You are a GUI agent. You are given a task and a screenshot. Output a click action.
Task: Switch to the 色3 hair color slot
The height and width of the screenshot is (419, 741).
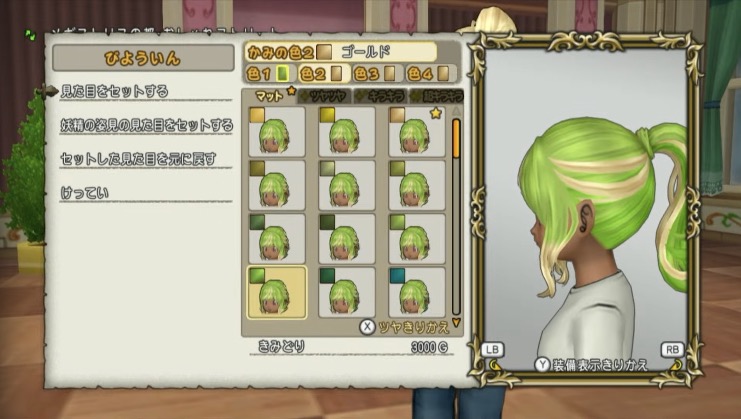point(377,72)
